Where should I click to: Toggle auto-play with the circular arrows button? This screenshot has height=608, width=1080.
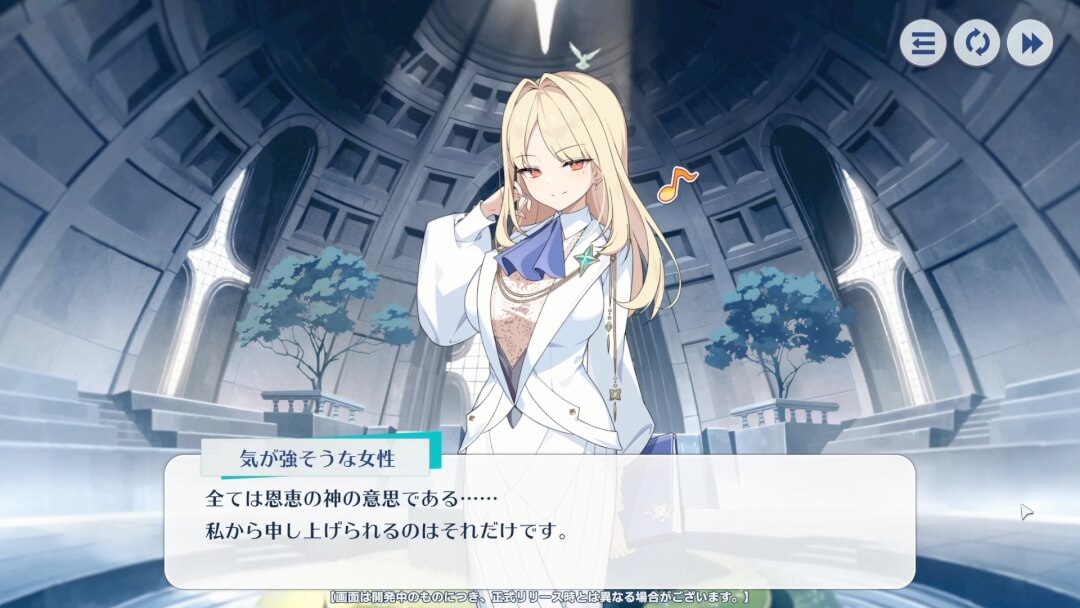976,44
